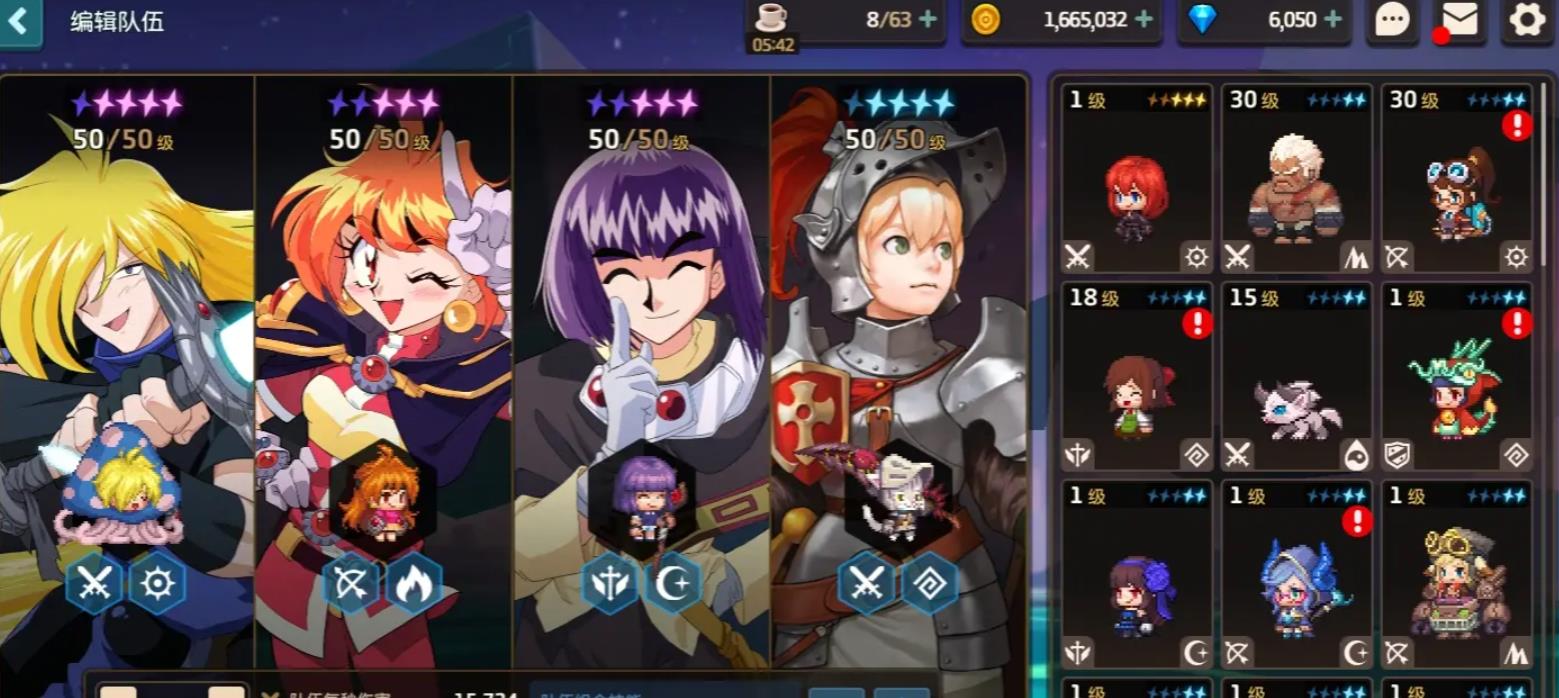This screenshot has height=698, width=1559.
Task: Add more coffee stamina with plus
Action: click(927, 19)
